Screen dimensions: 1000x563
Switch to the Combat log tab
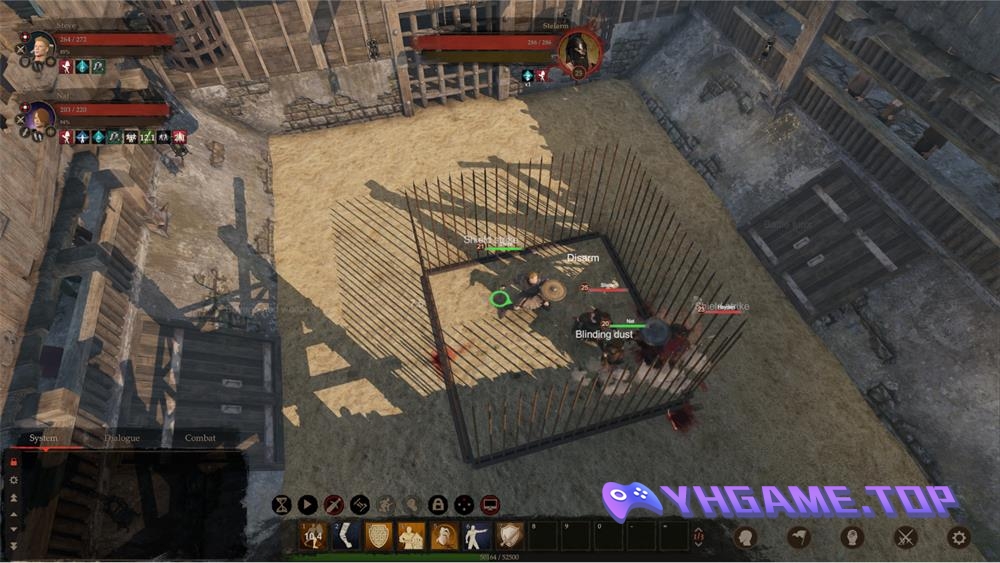pyautogui.click(x=200, y=438)
